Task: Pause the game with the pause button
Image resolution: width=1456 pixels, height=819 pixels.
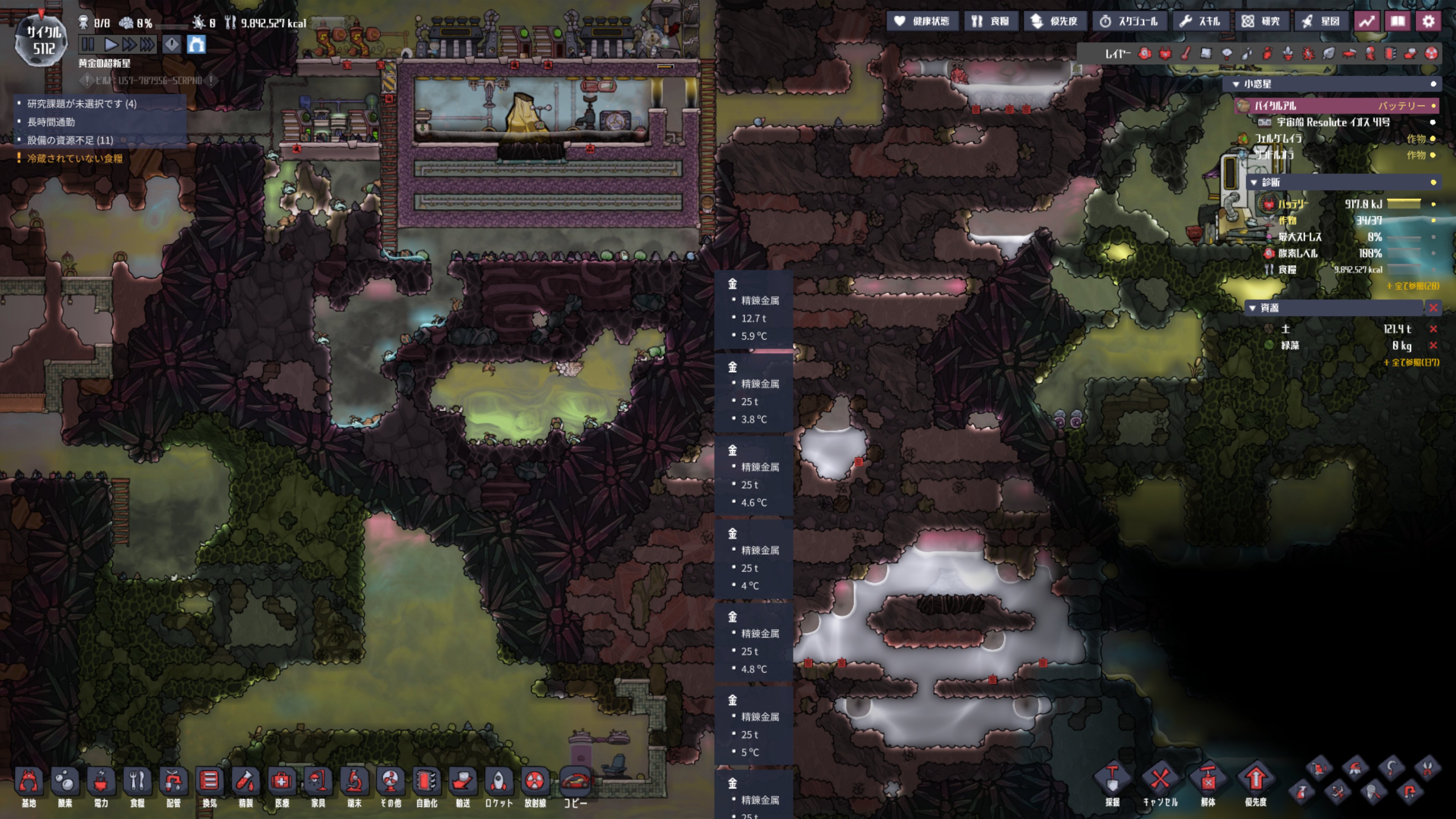Action: (x=88, y=44)
